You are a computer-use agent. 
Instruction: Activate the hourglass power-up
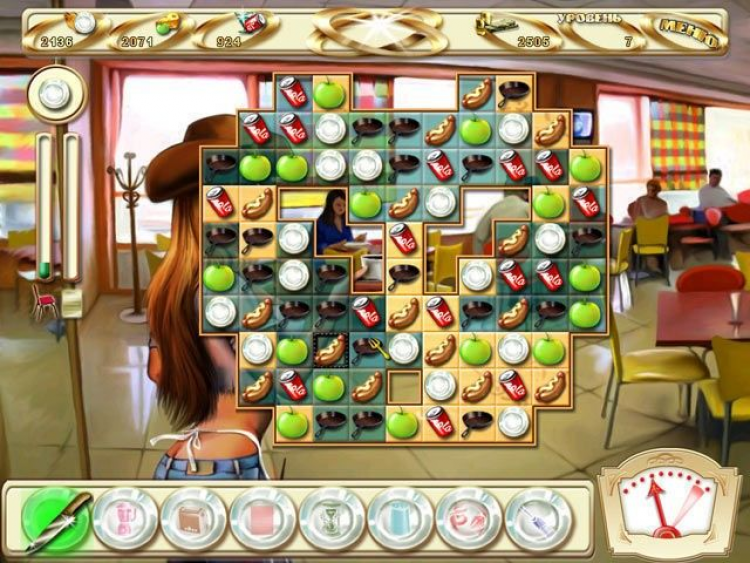[x=332, y=518]
